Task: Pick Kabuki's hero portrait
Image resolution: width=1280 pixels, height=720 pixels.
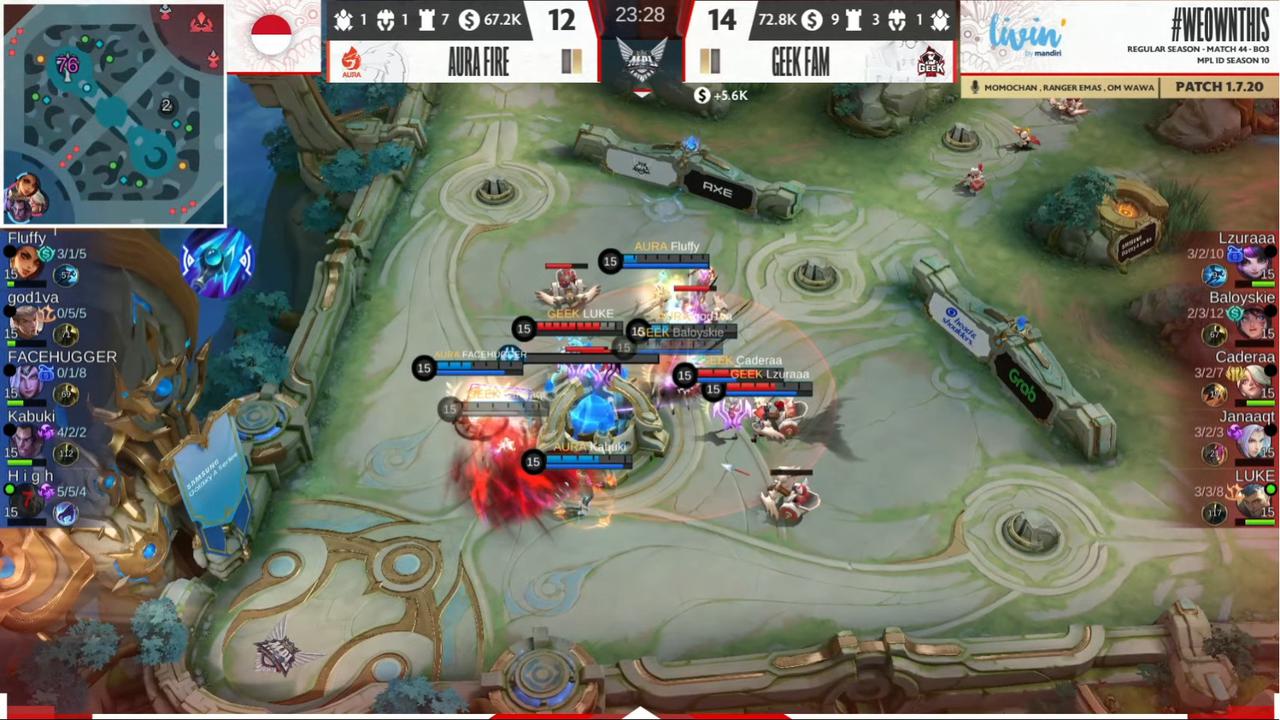Action: [28, 440]
